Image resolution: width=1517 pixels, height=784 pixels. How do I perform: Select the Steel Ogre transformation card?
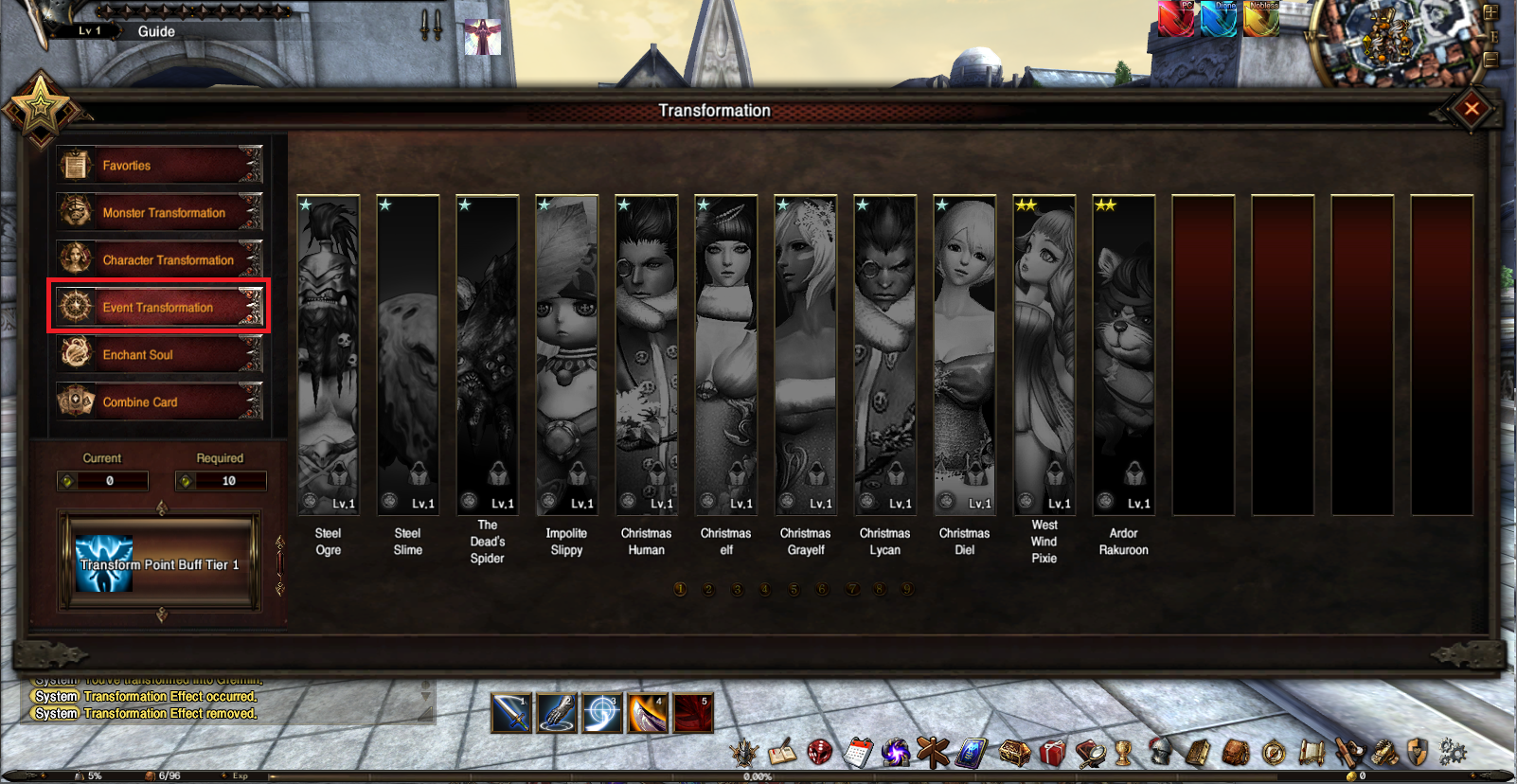(x=329, y=355)
